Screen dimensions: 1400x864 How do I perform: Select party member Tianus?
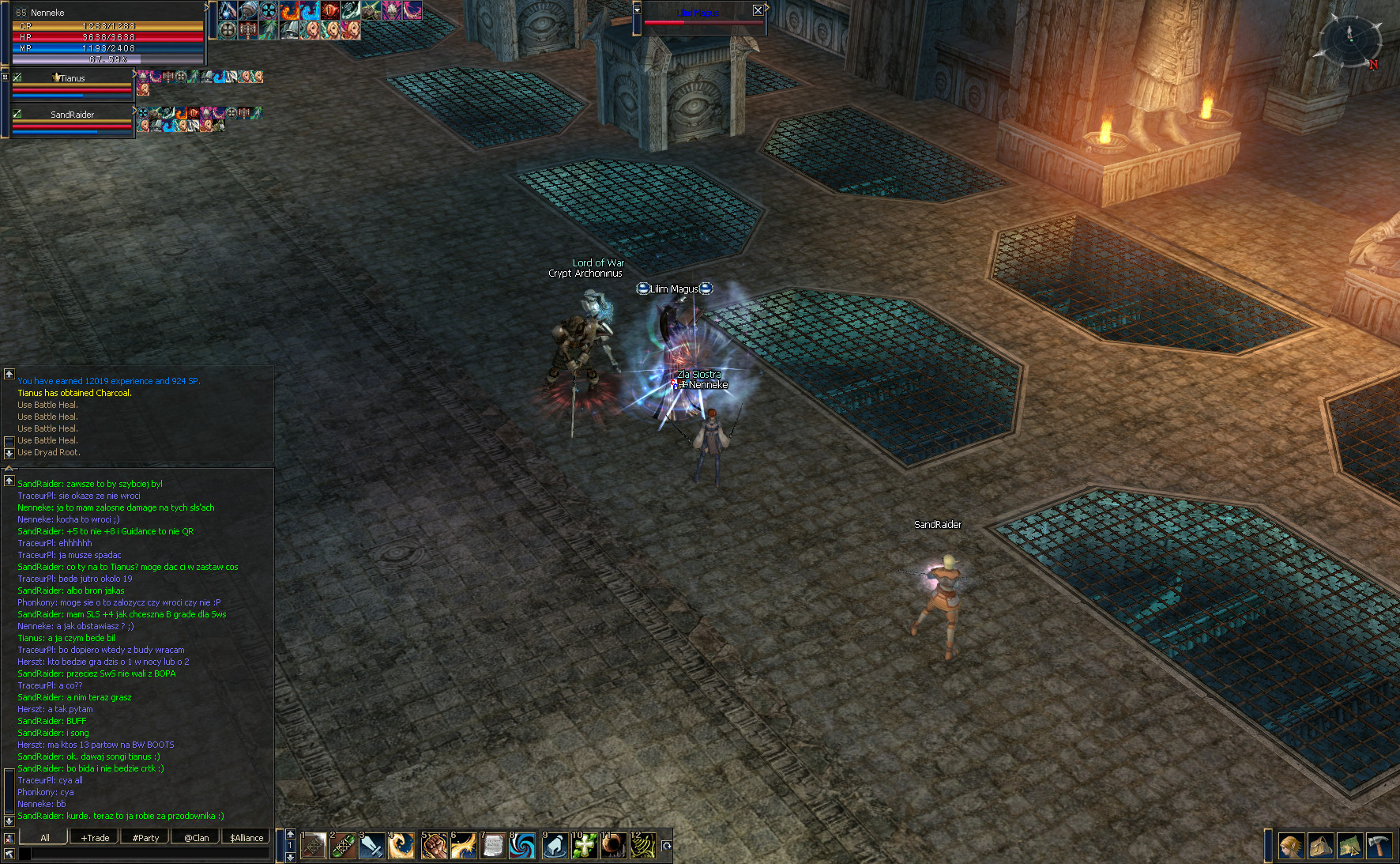[x=72, y=78]
